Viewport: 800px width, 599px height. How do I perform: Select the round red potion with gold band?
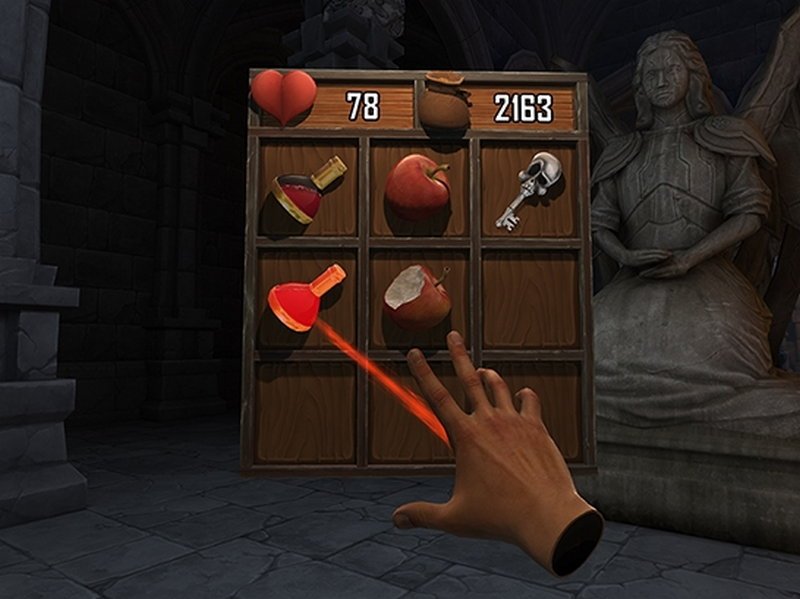click(x=305, y=190)
